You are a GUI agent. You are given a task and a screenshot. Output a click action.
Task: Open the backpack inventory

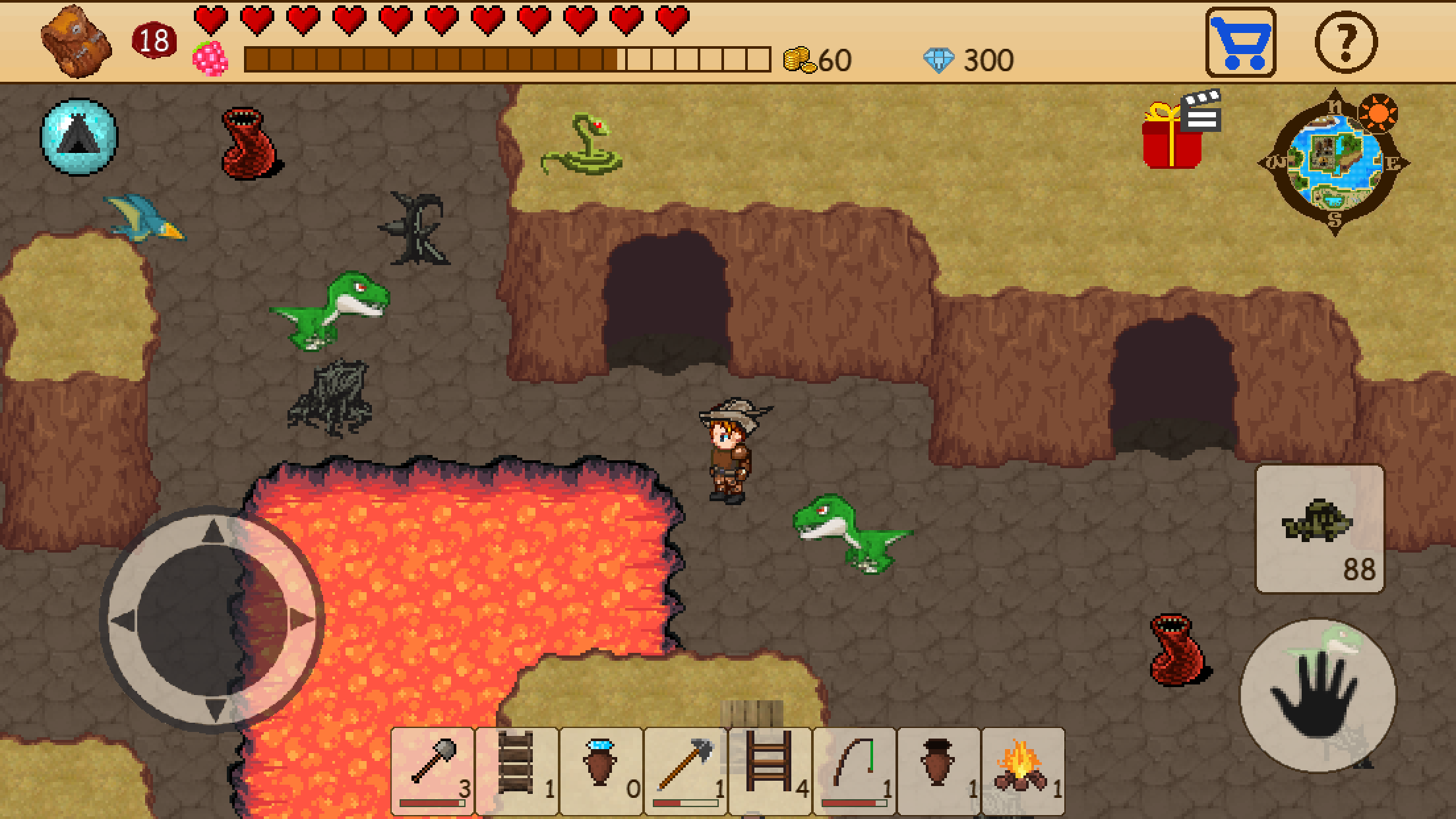pyautogui.click(x=75, y=40)
